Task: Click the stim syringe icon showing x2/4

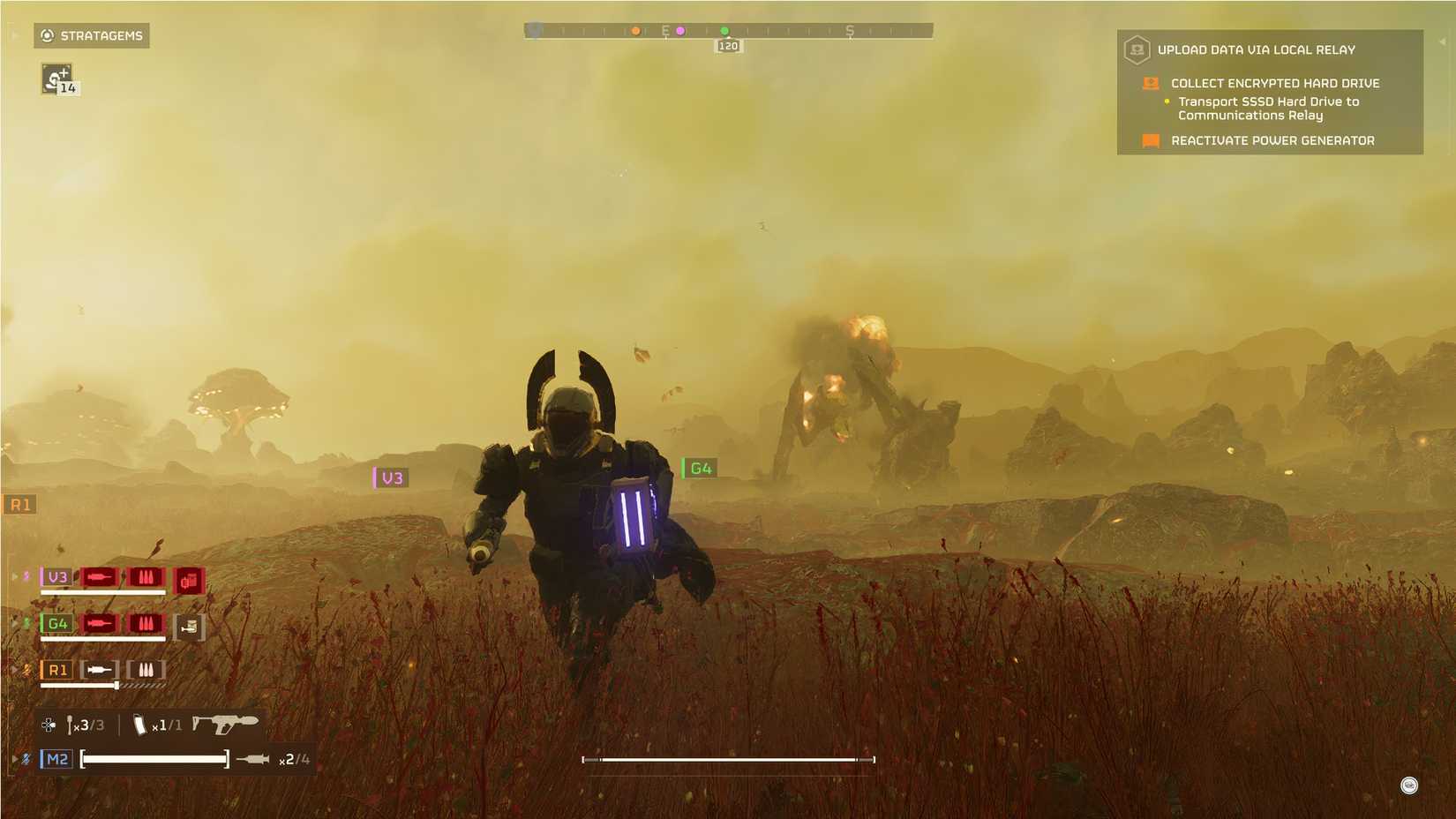Action: pyautogui.click(x=251, y=759)
